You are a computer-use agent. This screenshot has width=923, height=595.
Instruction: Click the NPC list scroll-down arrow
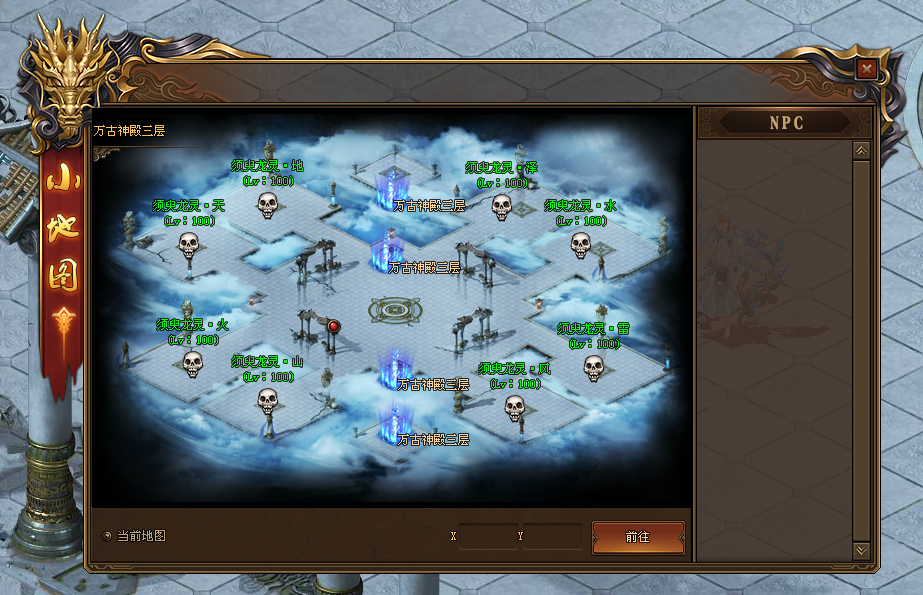[x=861, y=550]
